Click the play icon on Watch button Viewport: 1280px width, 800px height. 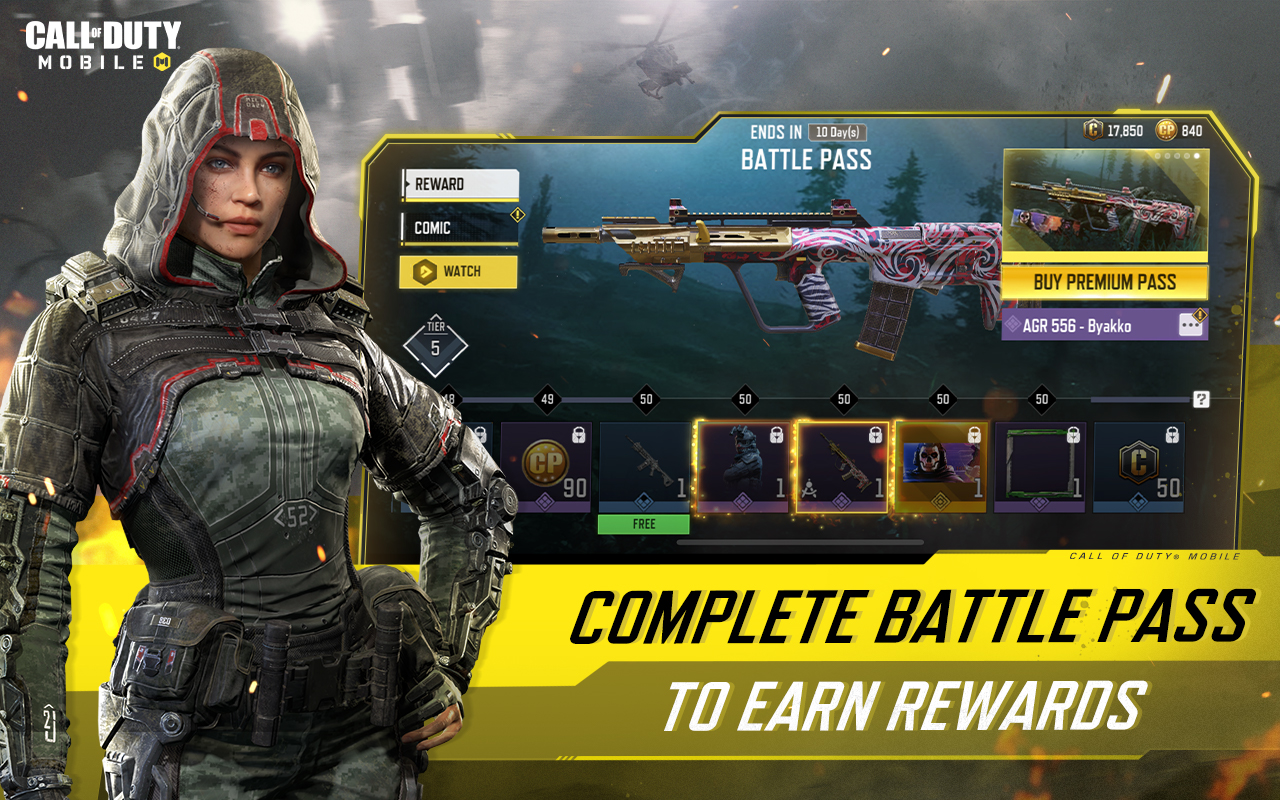[x=424, y=271]
